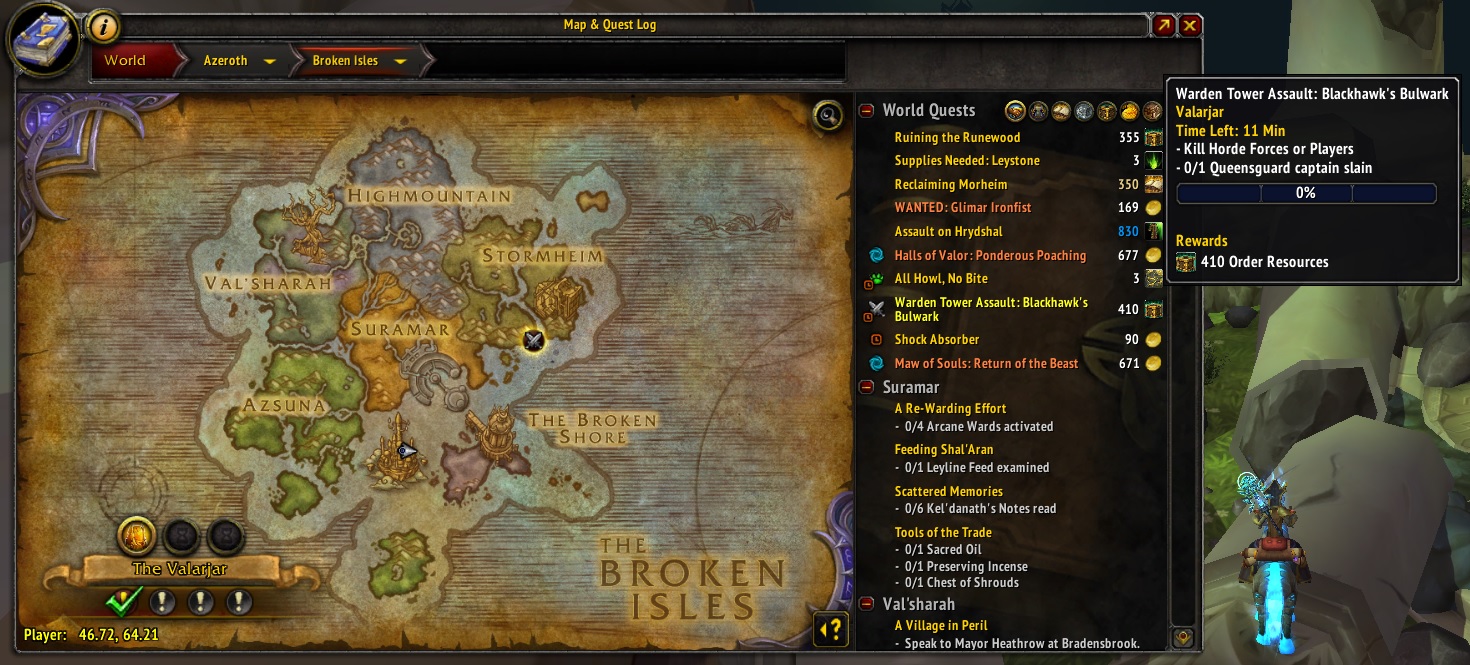Viewport: 1470px width, 665px height.
Task: Choose the WANTED: Glimar Ironfist quest
Action: [962, 208]
